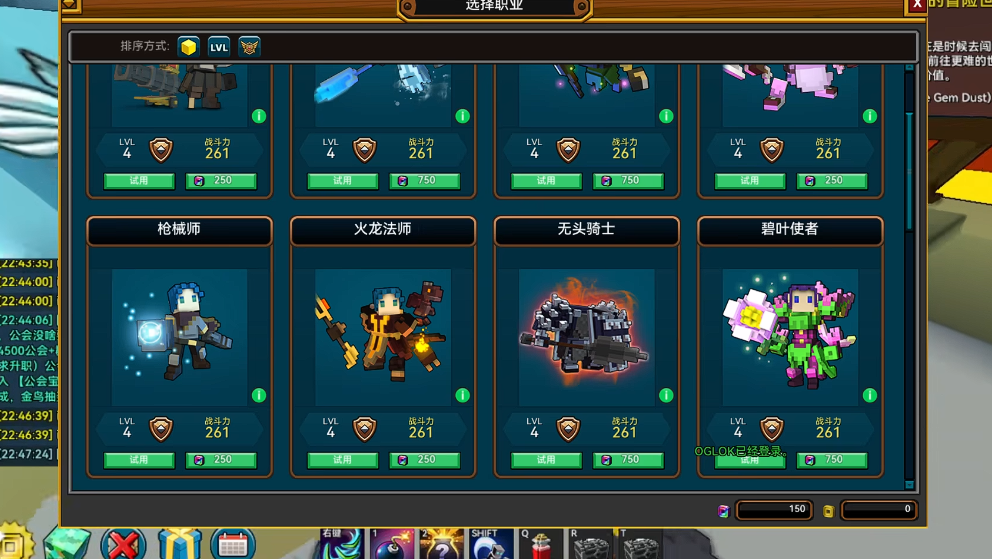This screenshot has width=992, height=559.
Task: Sort classes by the yellow cube icon
Action: coord(188,47)
